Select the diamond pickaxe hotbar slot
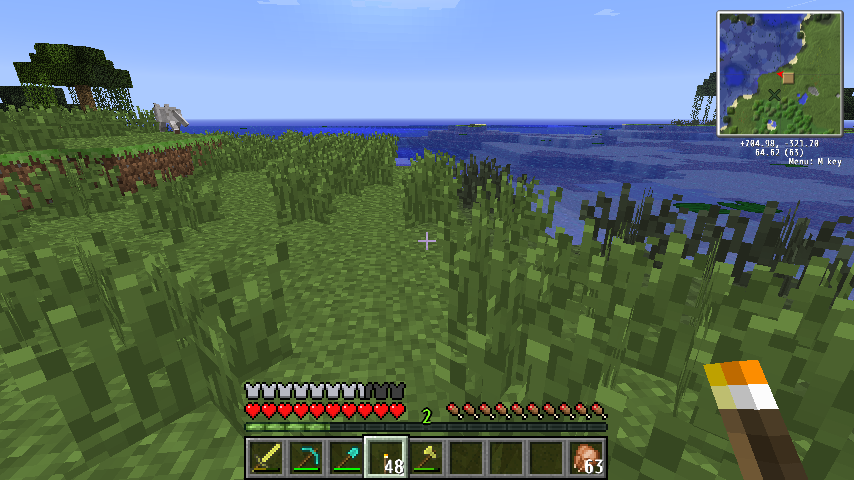 coord(306,459)
